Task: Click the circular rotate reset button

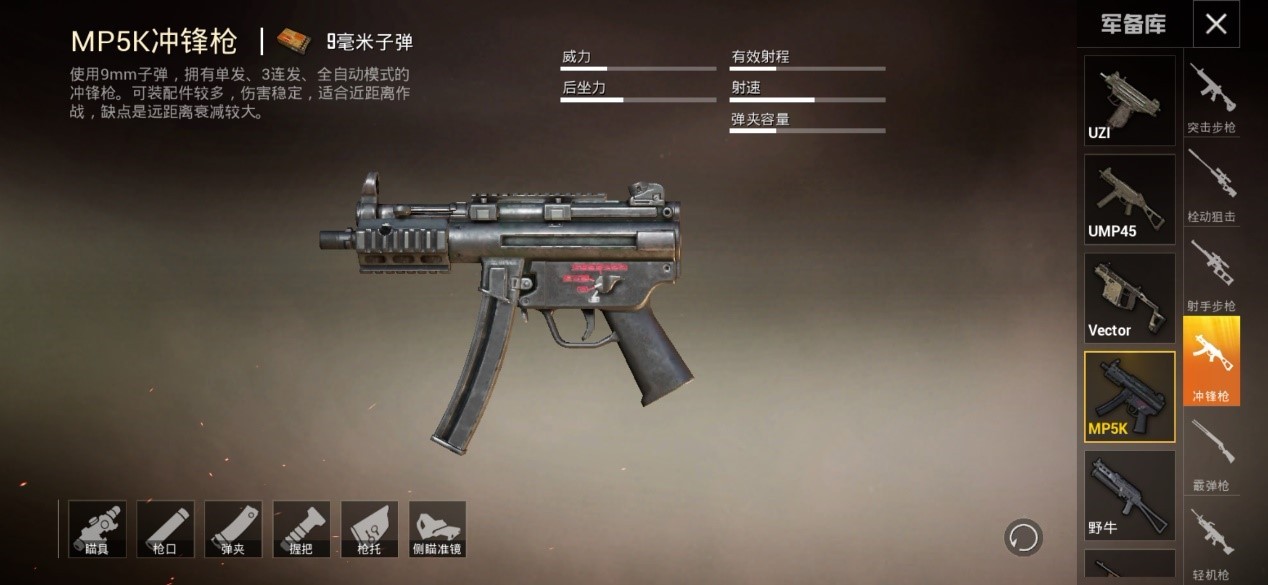Action: point(1023,537)
